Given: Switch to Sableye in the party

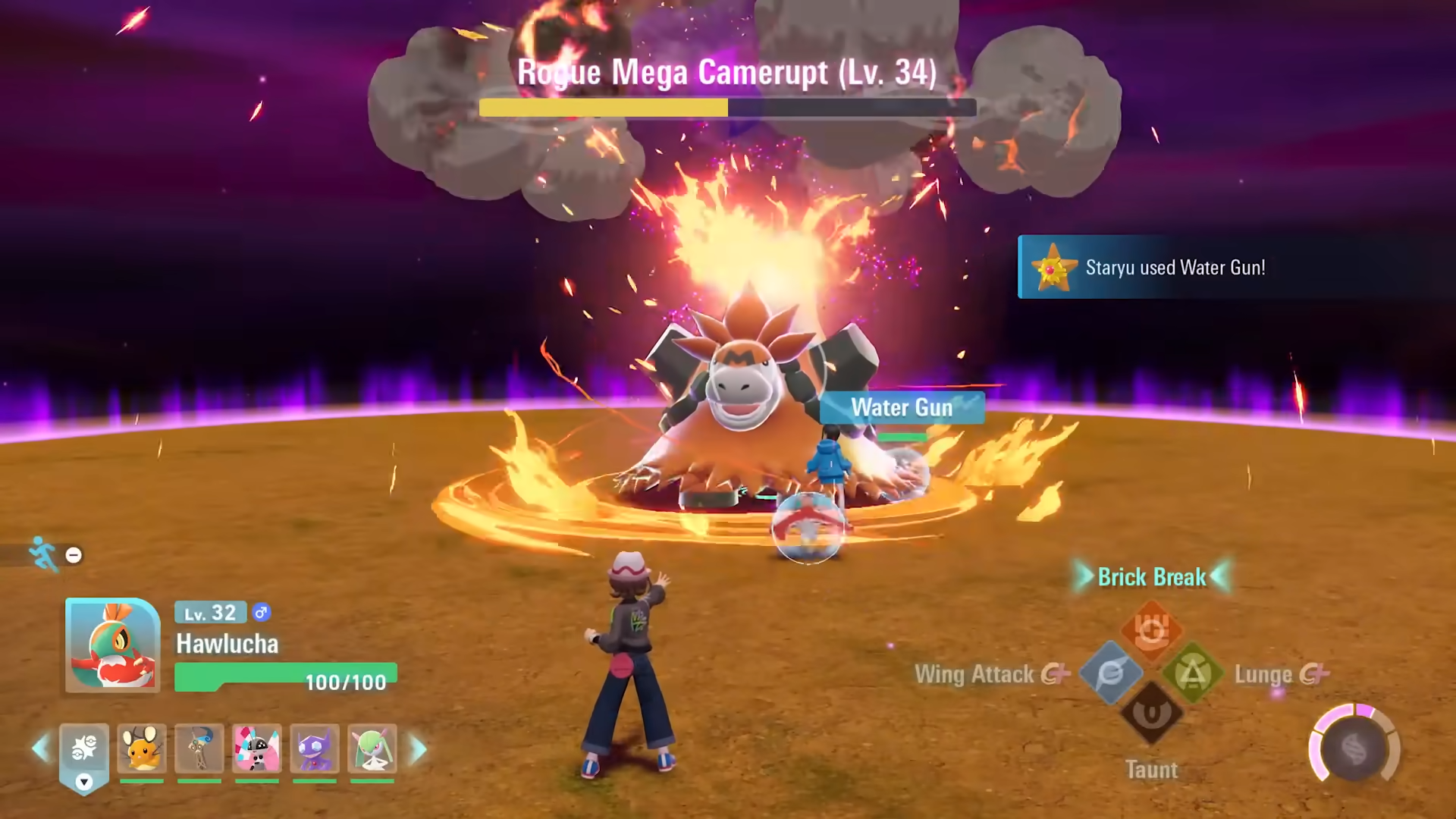Looking at the screenshot, I should (315, 748).
